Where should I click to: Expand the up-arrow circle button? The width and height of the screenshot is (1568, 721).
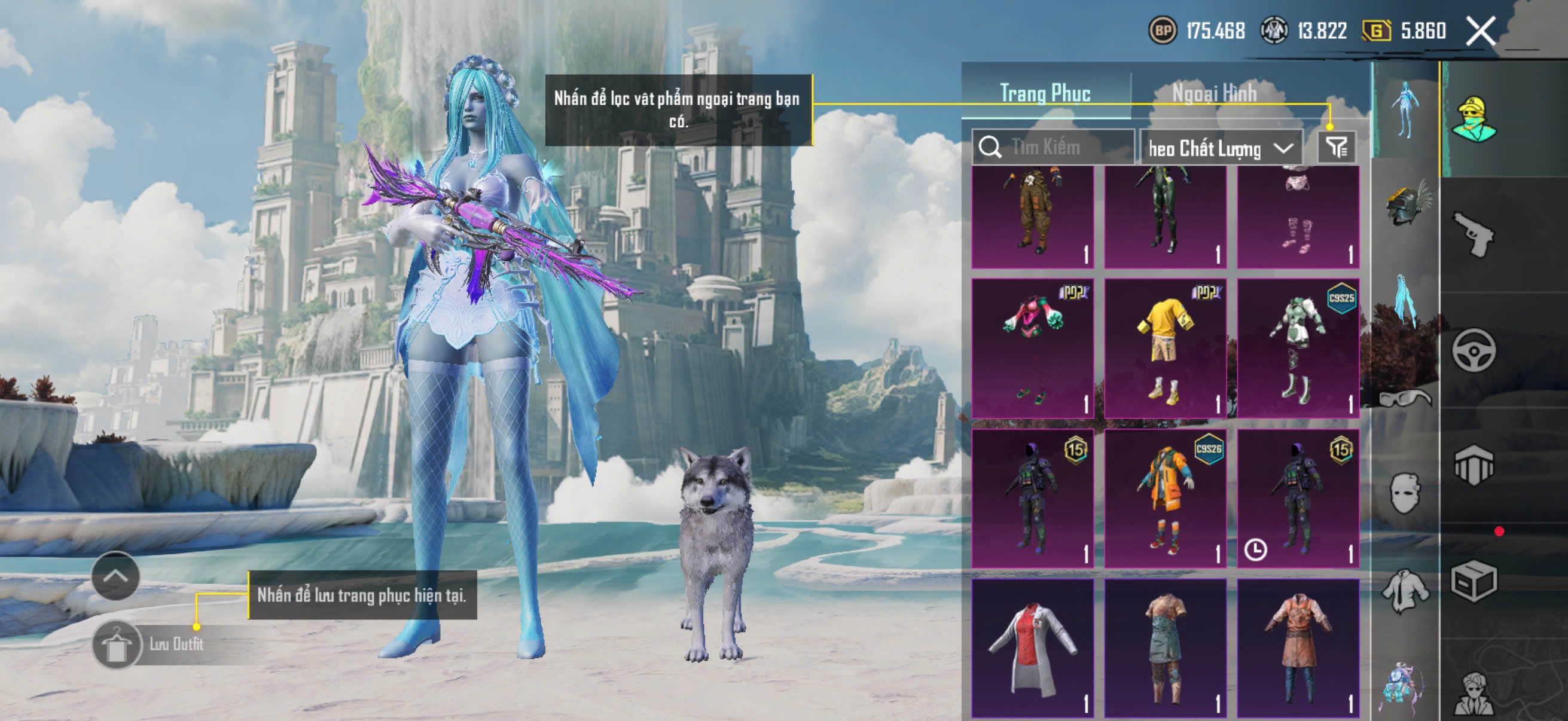point(115,576)
